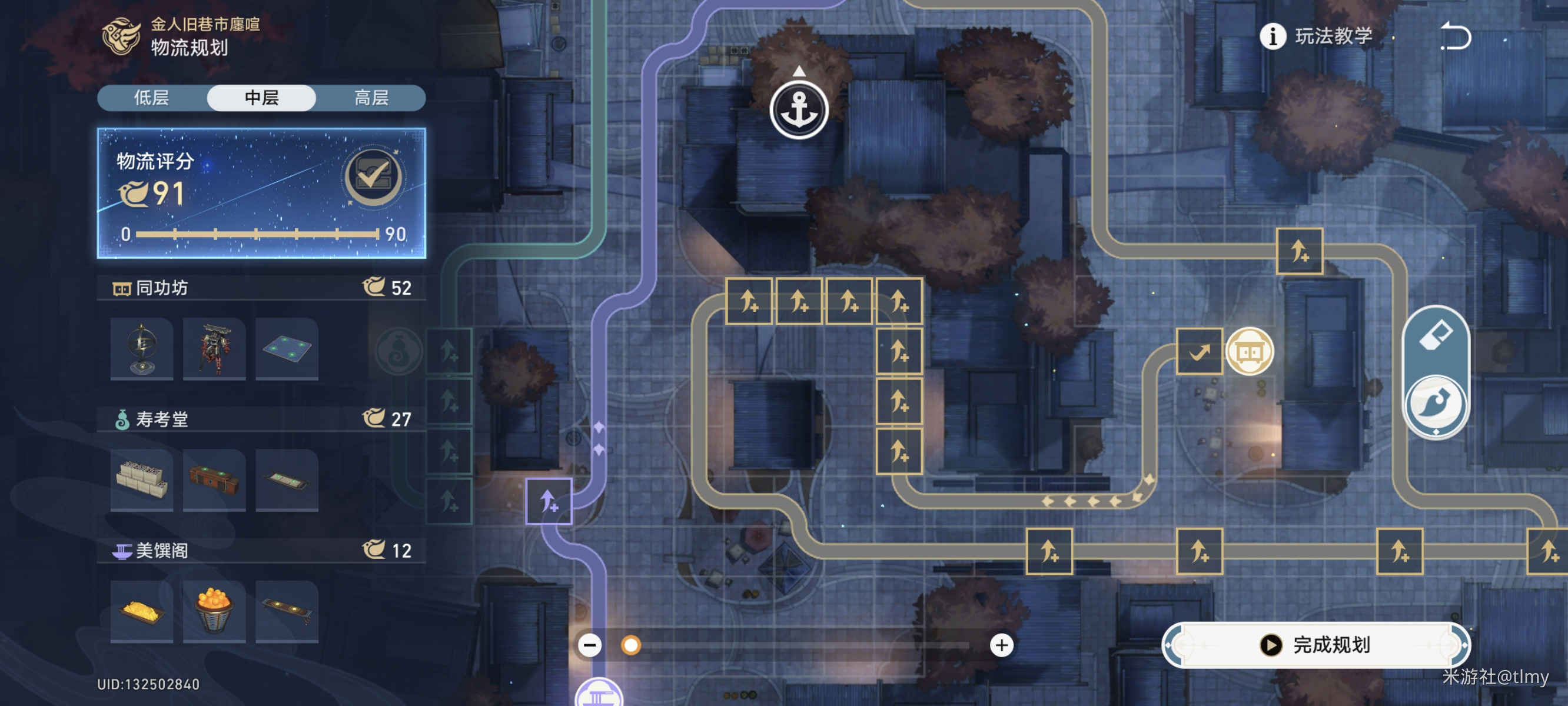This screenshot has height=706, width=1568.
Task: Zoom out the map with minus button
Action: pyautogui.click(x=590, y=645)
